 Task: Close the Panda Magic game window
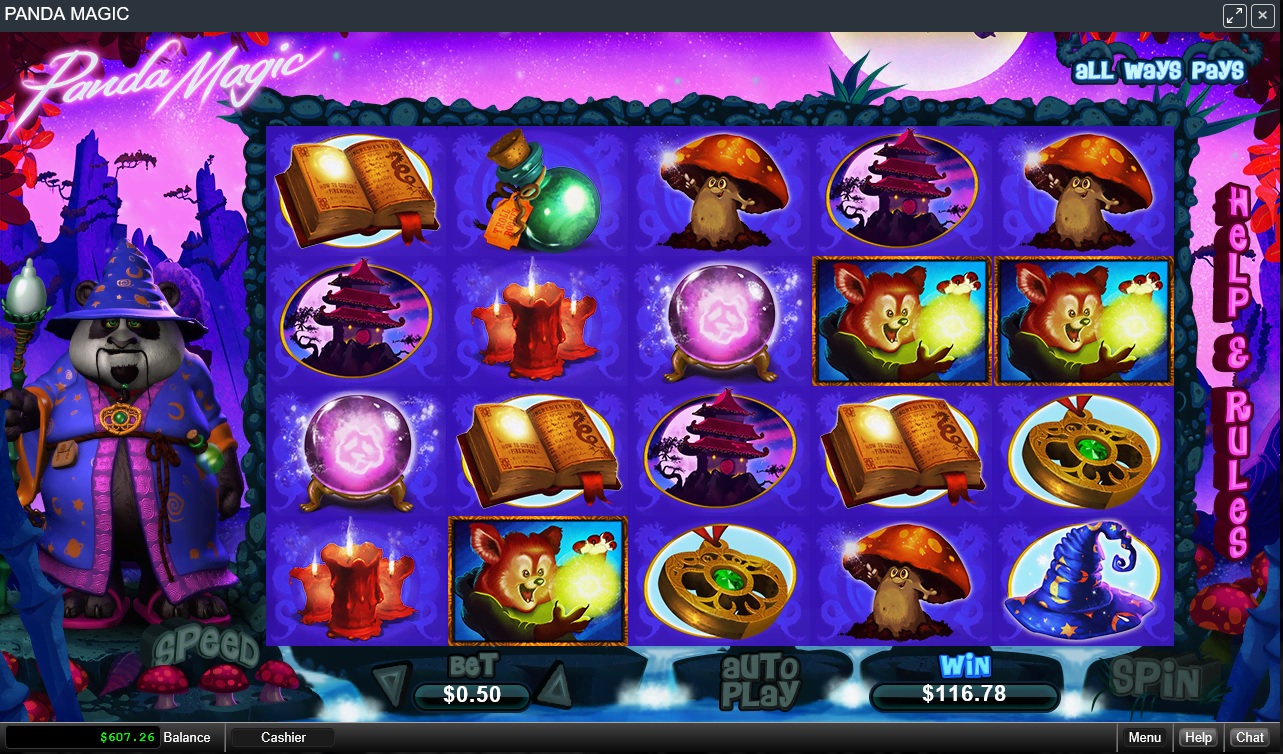(x=1262, y=15)
